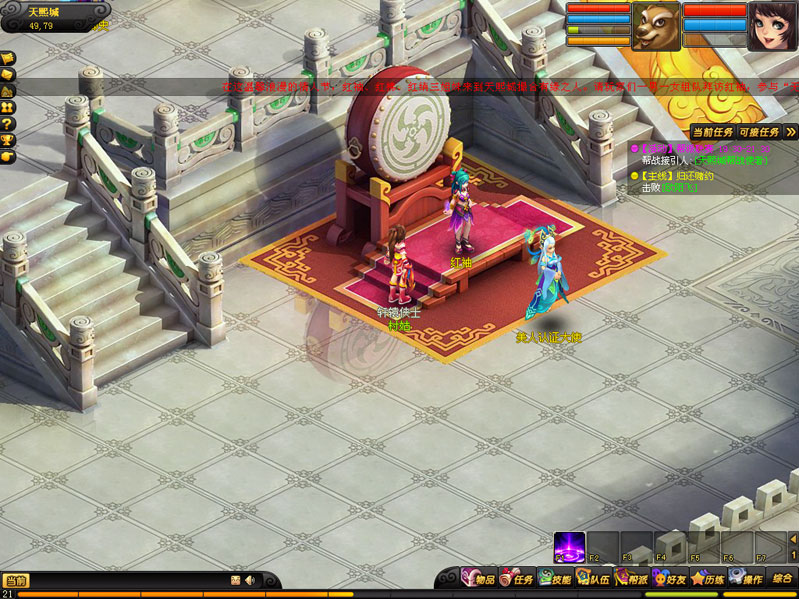Switch to the 可接任务 available quests tab
This screenshot has height=599, width=799.
(759, 132)
